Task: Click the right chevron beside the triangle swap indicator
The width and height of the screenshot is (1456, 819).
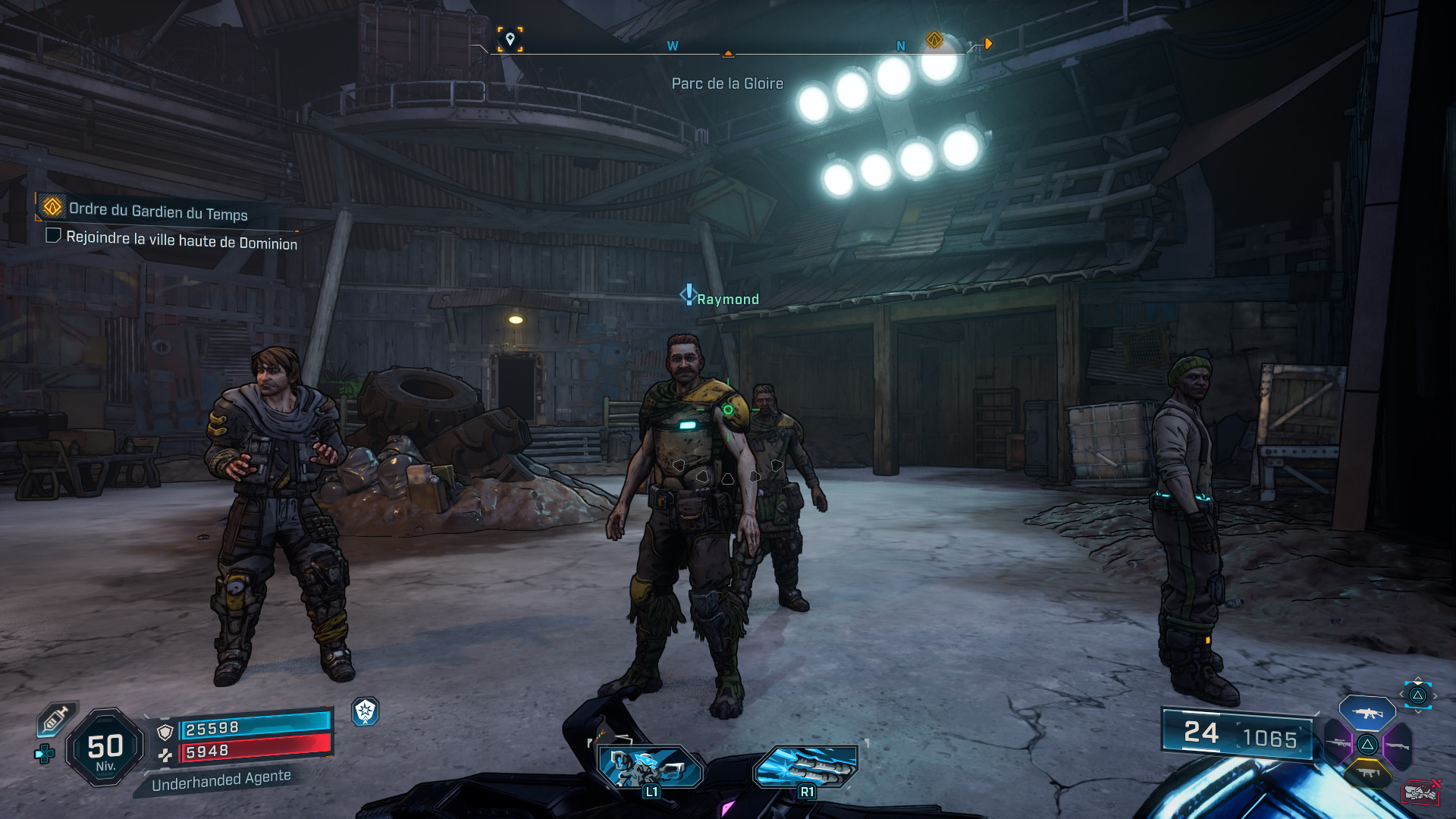Action: pyautogui.click(x=1435, y=695)
